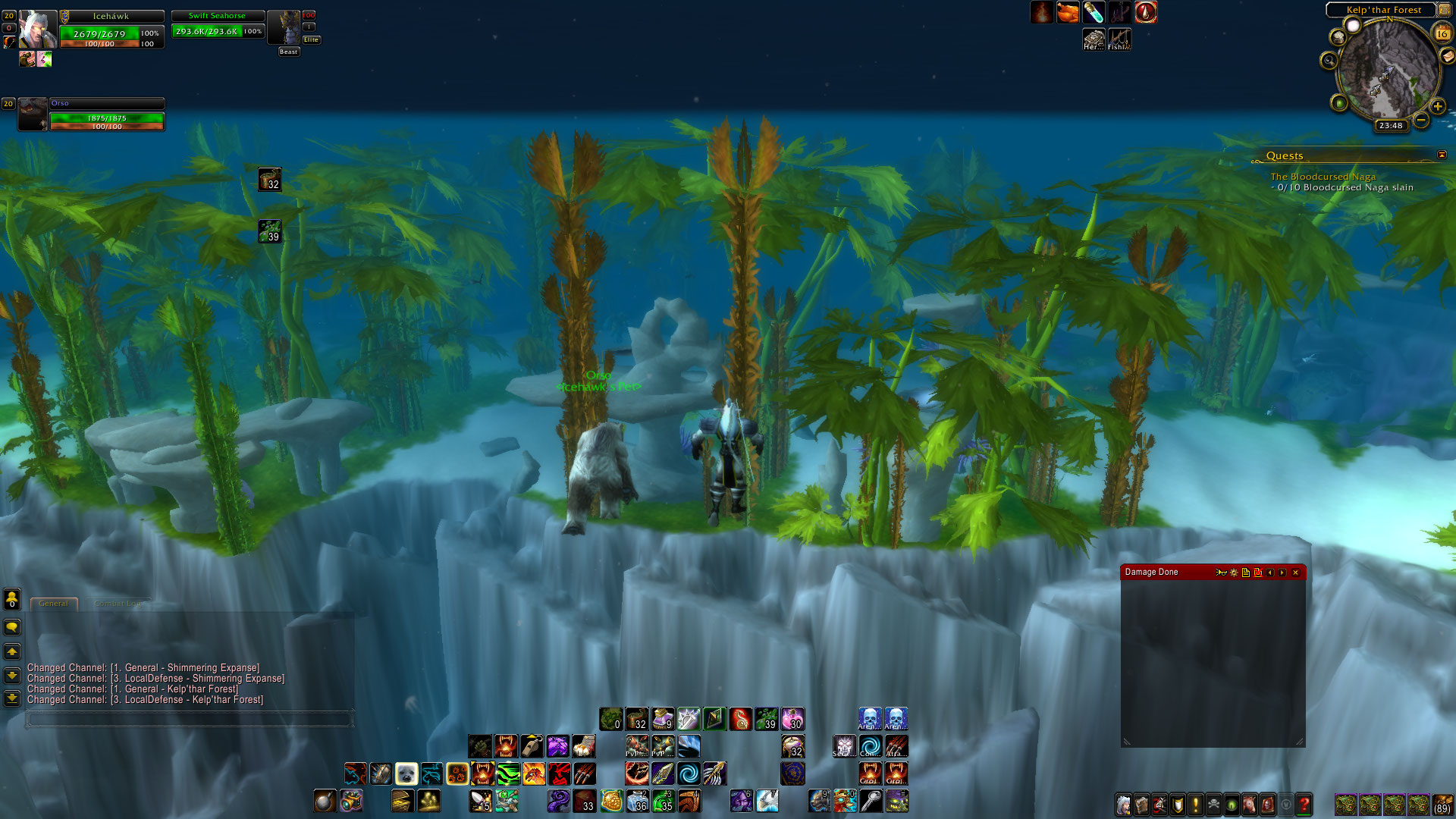Open the main backpack showing 89
Viewport: 1456px width, 819px height.
pos(1442,804)
